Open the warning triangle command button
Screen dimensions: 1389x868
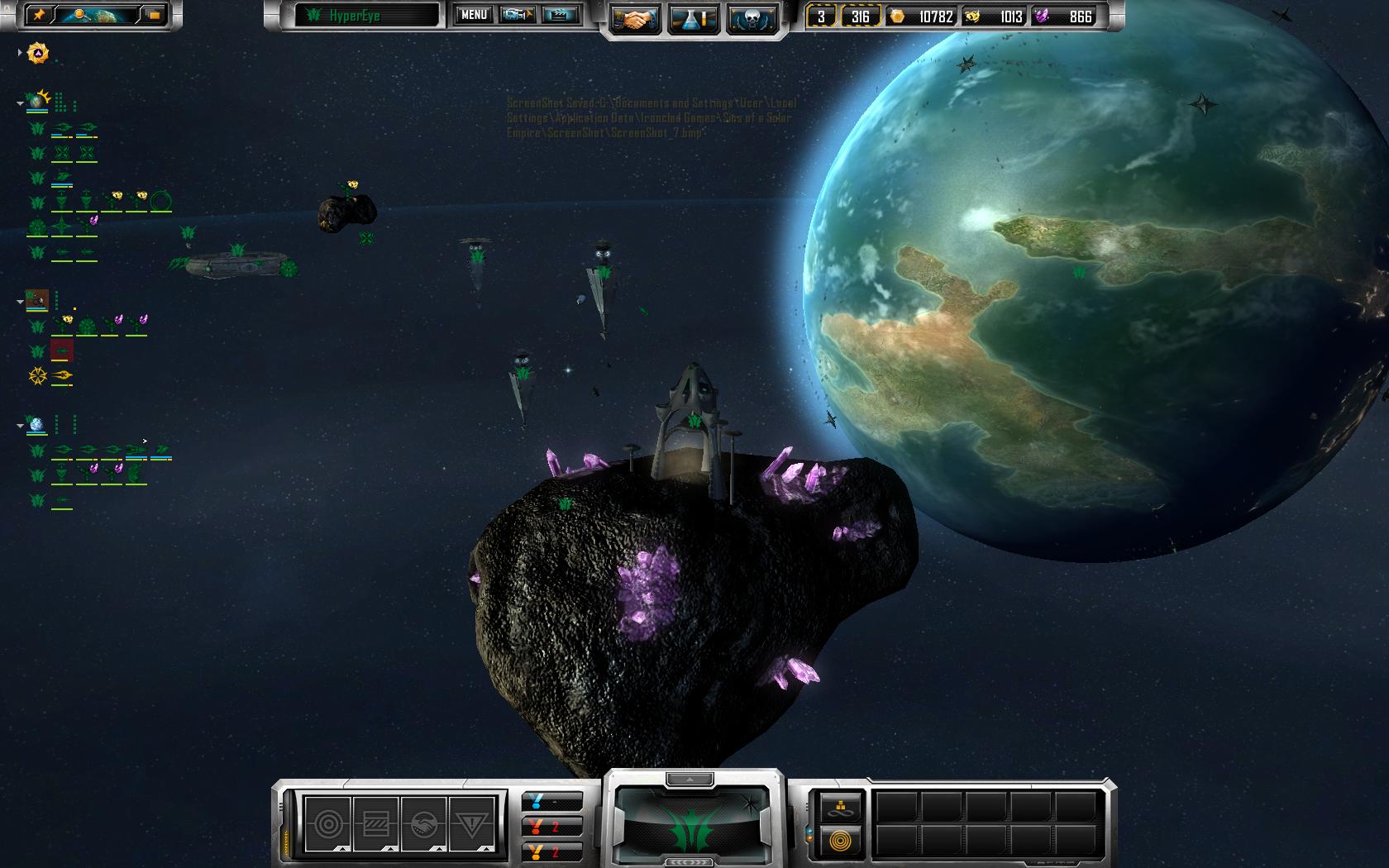click(471, 823)
